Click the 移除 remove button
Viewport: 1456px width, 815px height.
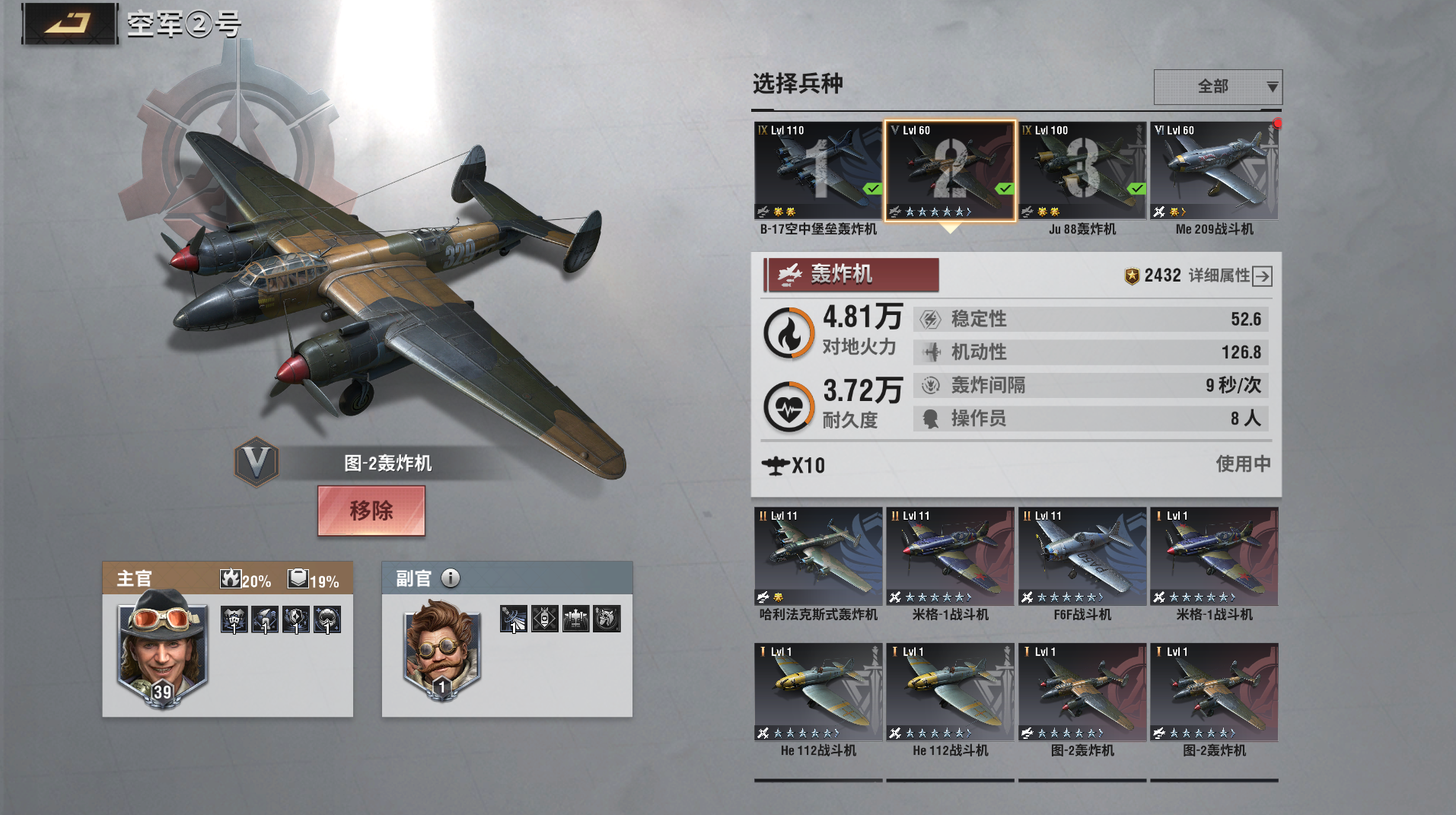click(x=371, y=511)
